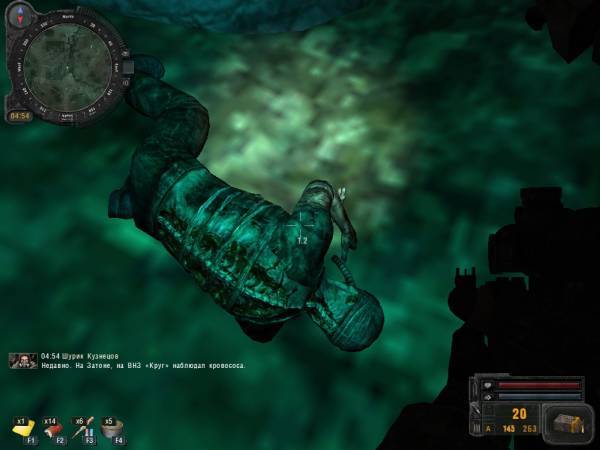Use the yellow item in the F1 slot
Viewport: 600px width, 450px height.
[x=23, y=429]
